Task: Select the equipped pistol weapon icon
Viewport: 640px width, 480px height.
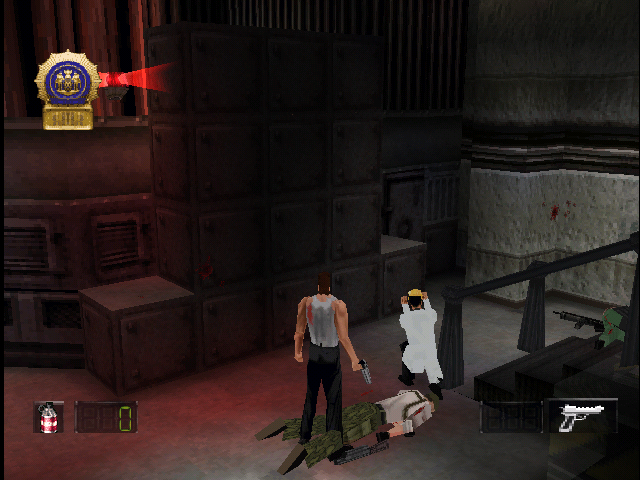Action: pyautogui.click(x=581, y=416)
